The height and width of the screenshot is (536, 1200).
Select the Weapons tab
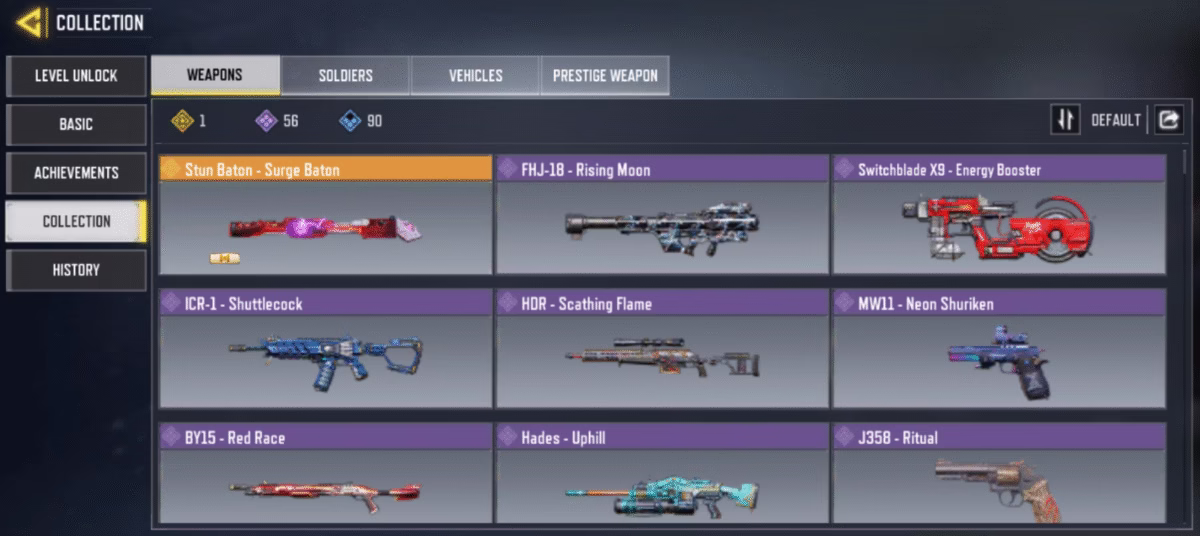click(x=215, y=76)
